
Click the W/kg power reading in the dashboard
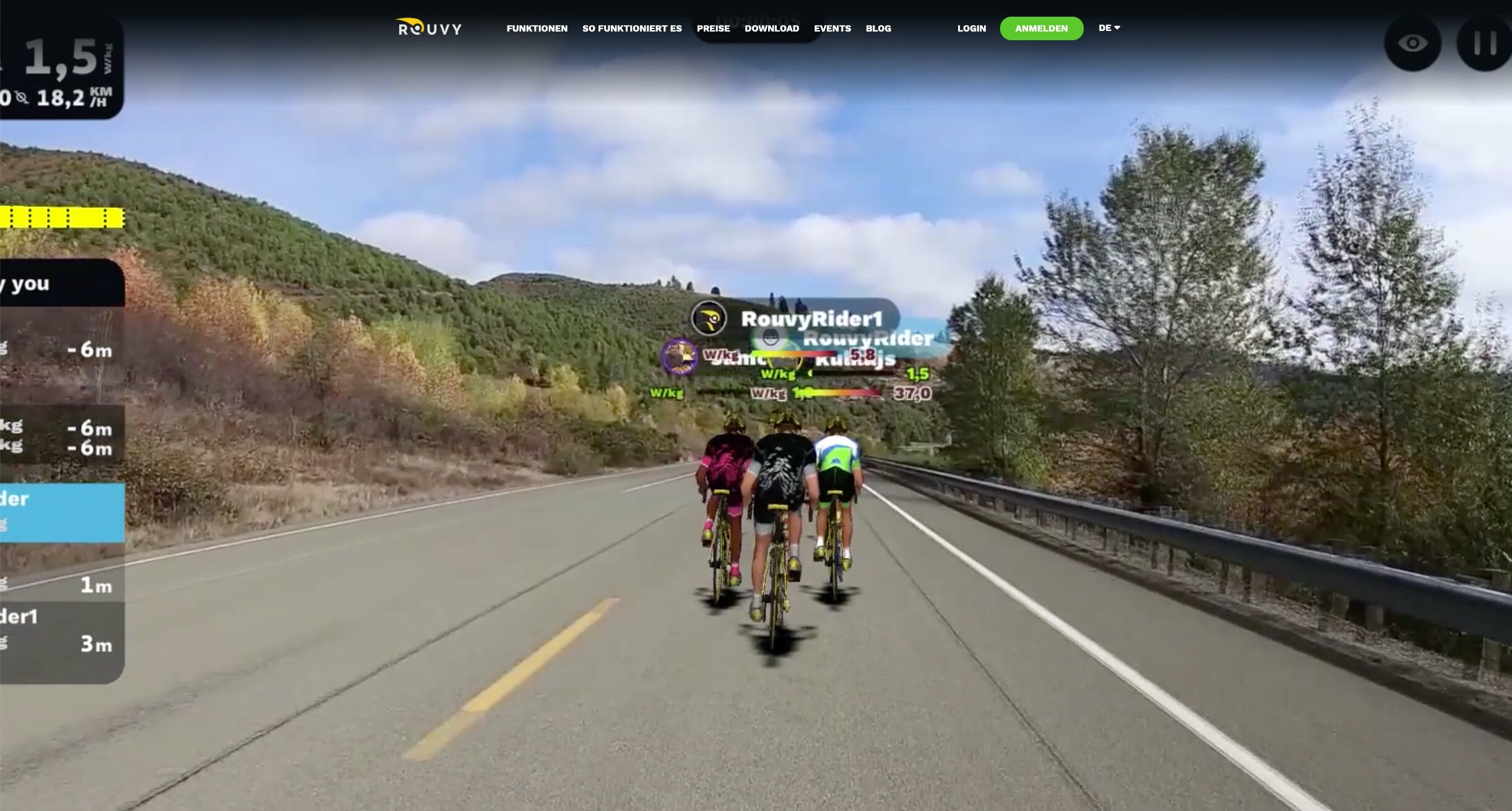[x=64, y=59]
